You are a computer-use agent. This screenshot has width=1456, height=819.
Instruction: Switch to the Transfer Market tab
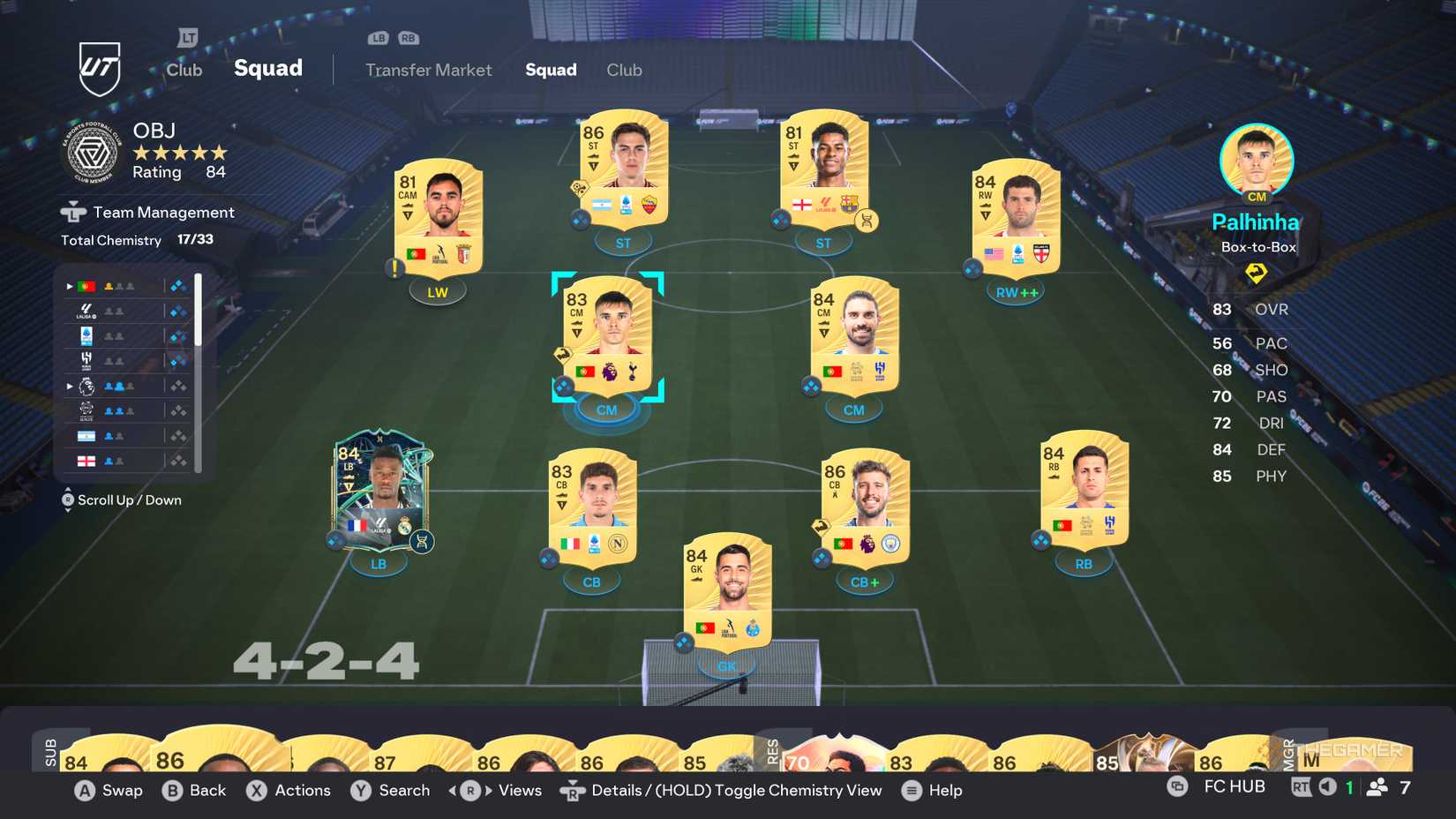click(x=428, y=70)
